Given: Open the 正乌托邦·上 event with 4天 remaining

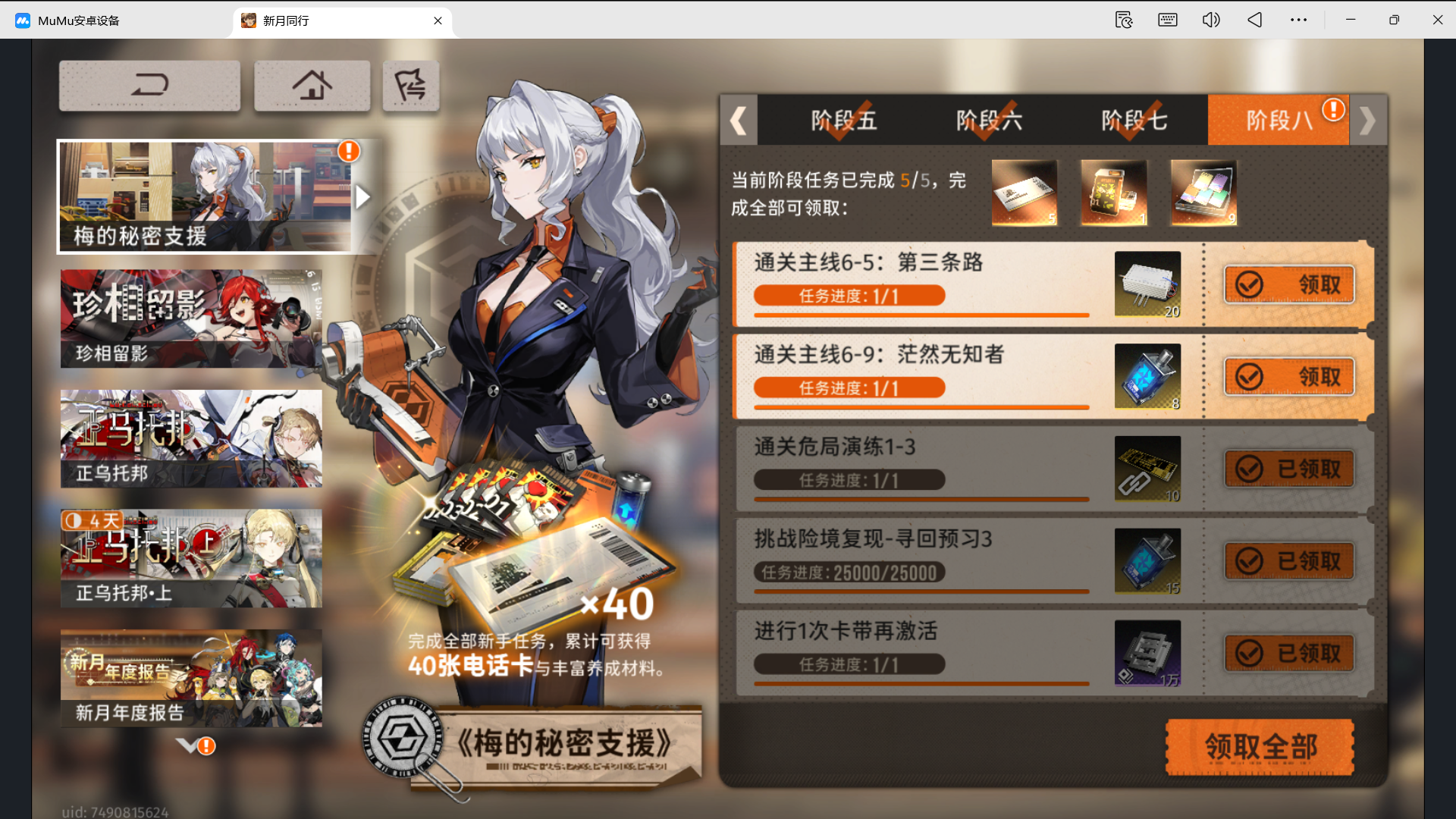Looking at the screenshot, I should pyautogui.click(x=190, y=559).
